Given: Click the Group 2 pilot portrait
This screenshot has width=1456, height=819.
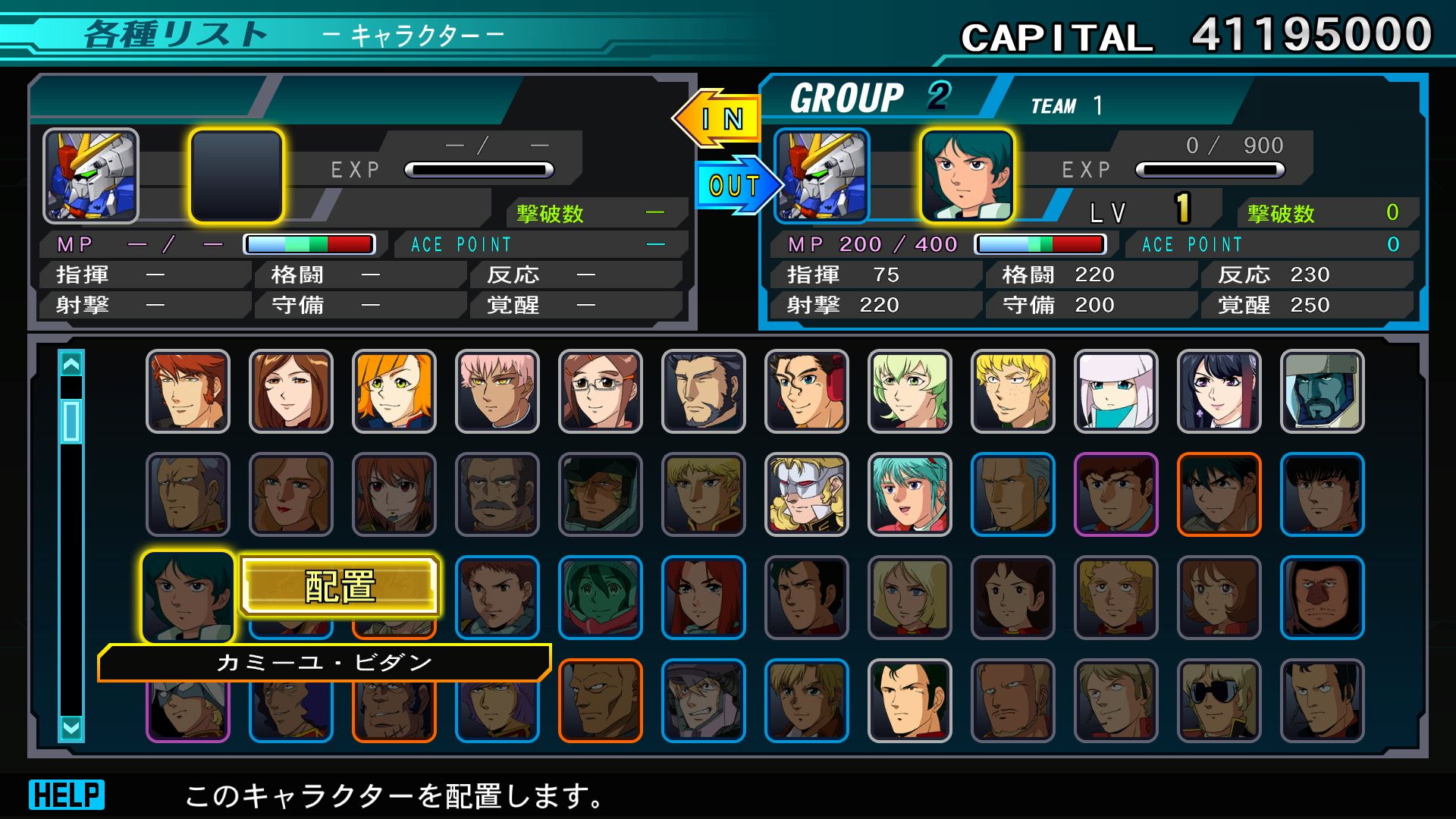Looking at the screenshot, I should [967, 176].
